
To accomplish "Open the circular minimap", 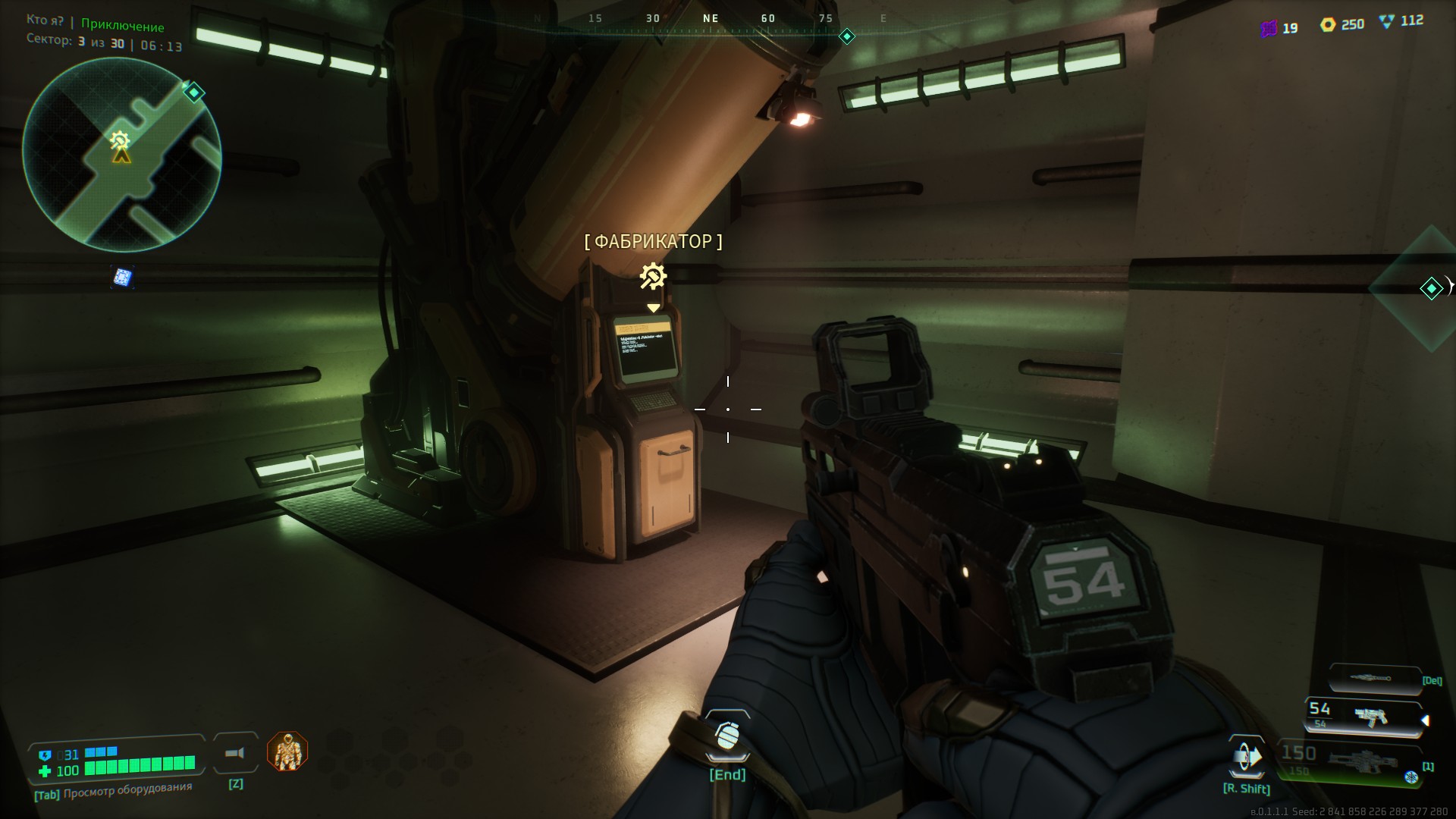I will (x=122, y=155).
